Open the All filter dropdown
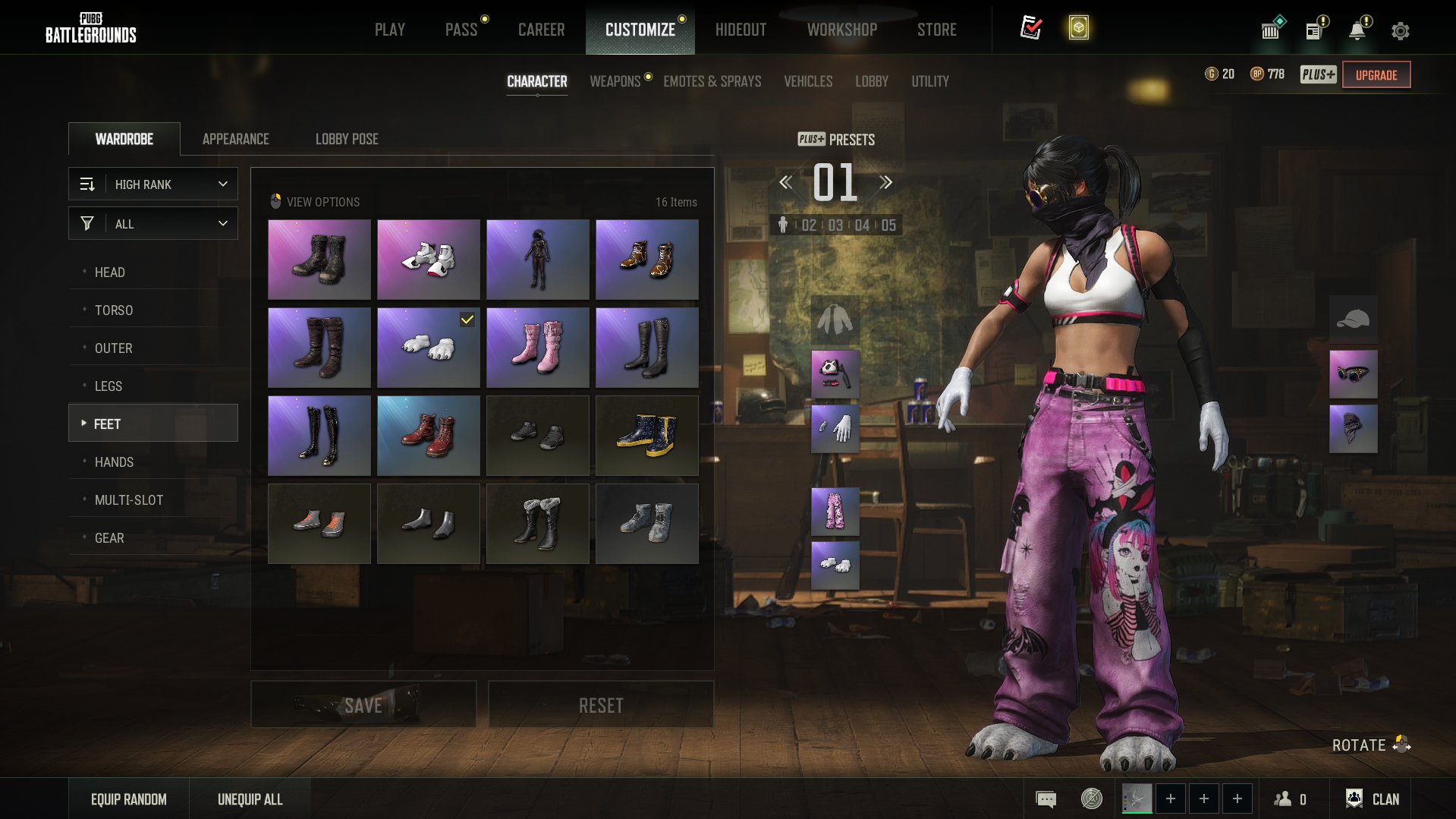Image resolution: width=1456 pixels, height=819 pixels. 153,224
